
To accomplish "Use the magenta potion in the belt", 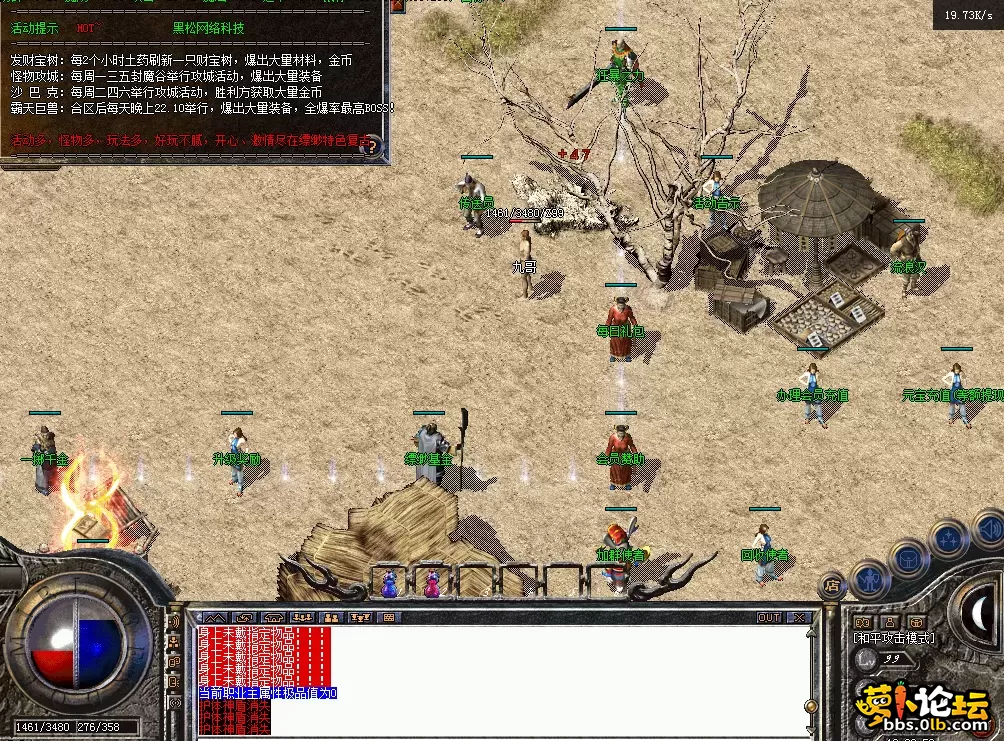I will tap(432, 583).
